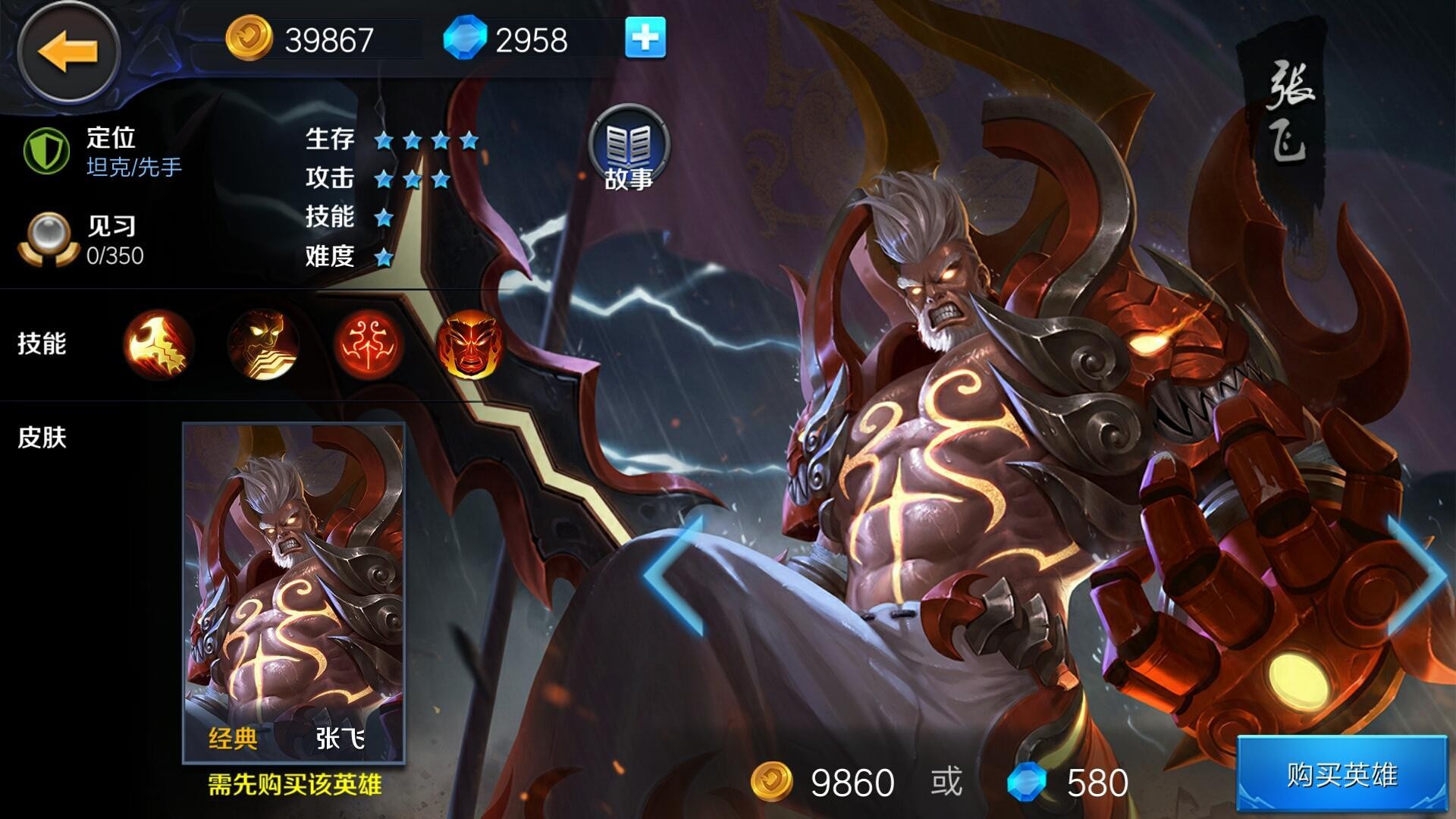Show the previous hero with left arrow
The width and height of the screenshot is (1456, 819).
675,575
